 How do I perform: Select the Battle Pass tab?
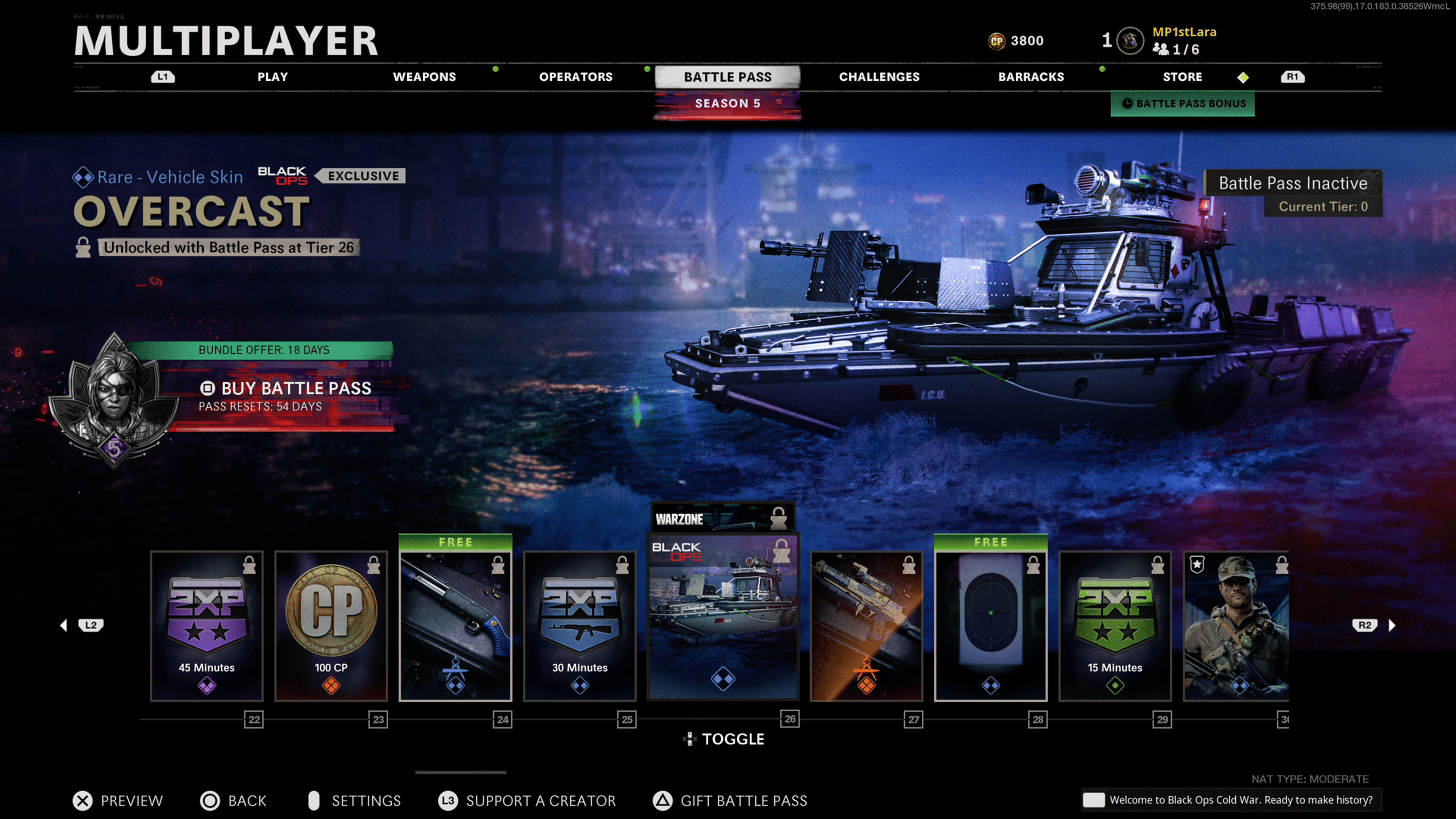click(x=728, y=77)
